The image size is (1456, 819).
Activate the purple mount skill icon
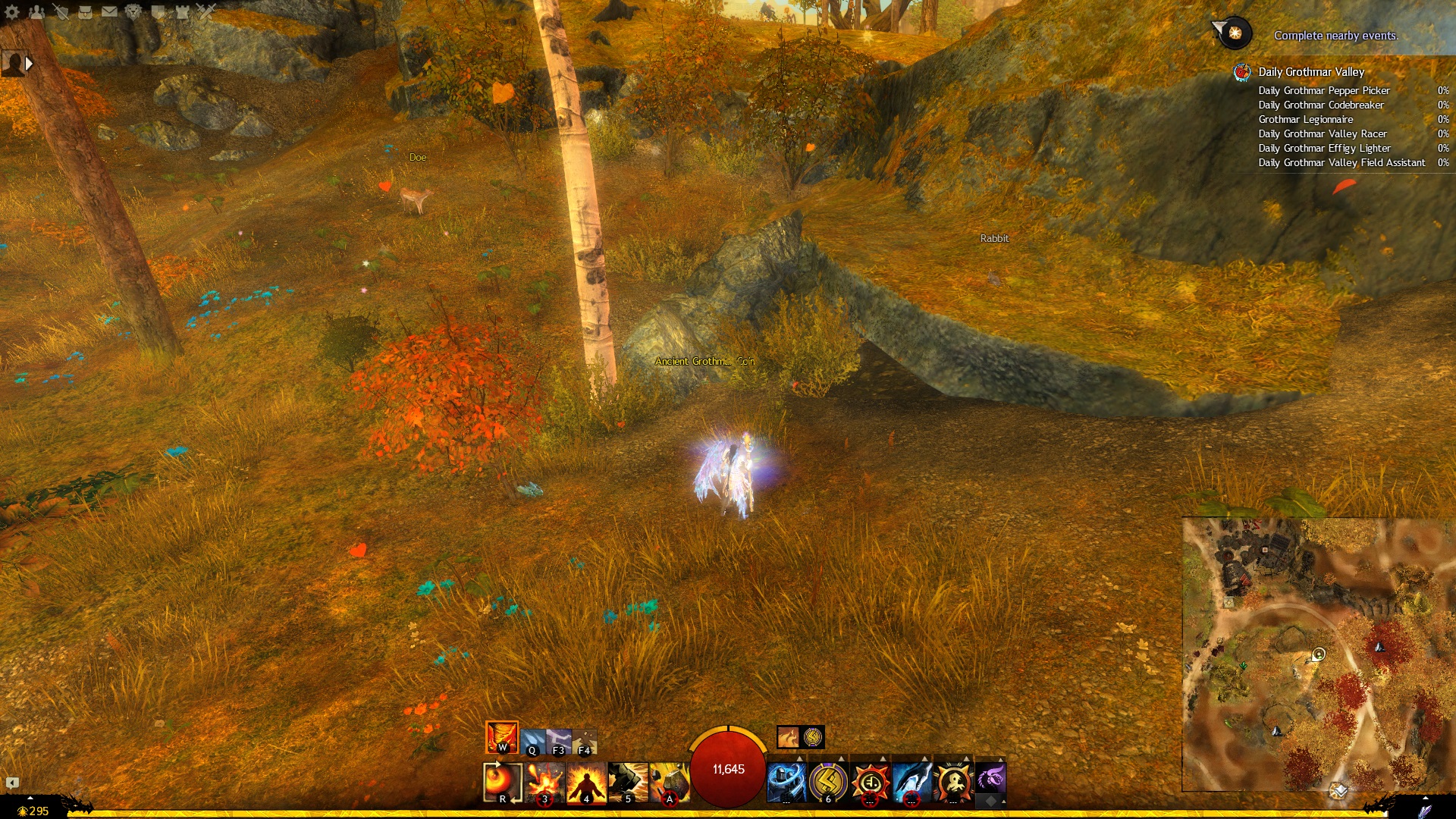[x=990, y=778]
